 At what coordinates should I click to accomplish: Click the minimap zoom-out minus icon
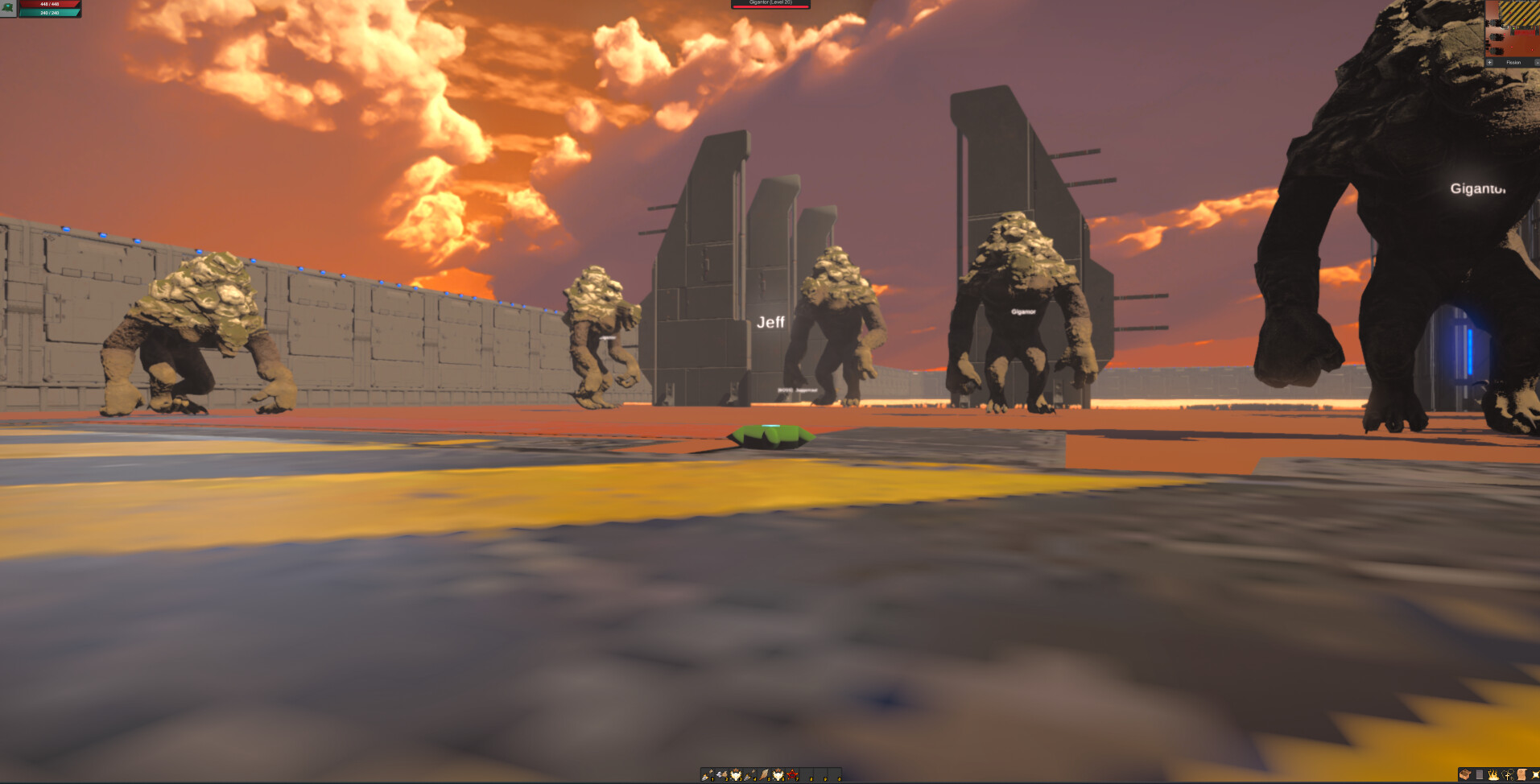[1536, 62]
